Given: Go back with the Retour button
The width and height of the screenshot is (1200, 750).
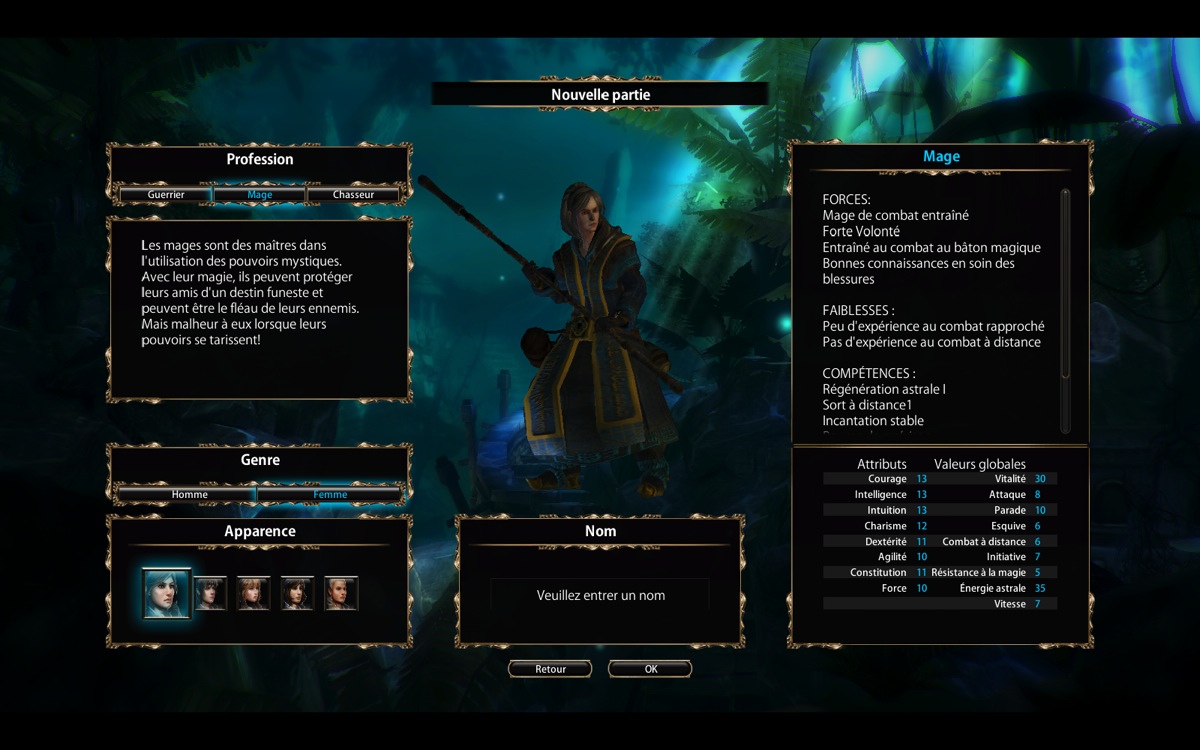Looking at the screenshot, I should tap(550, 669).
